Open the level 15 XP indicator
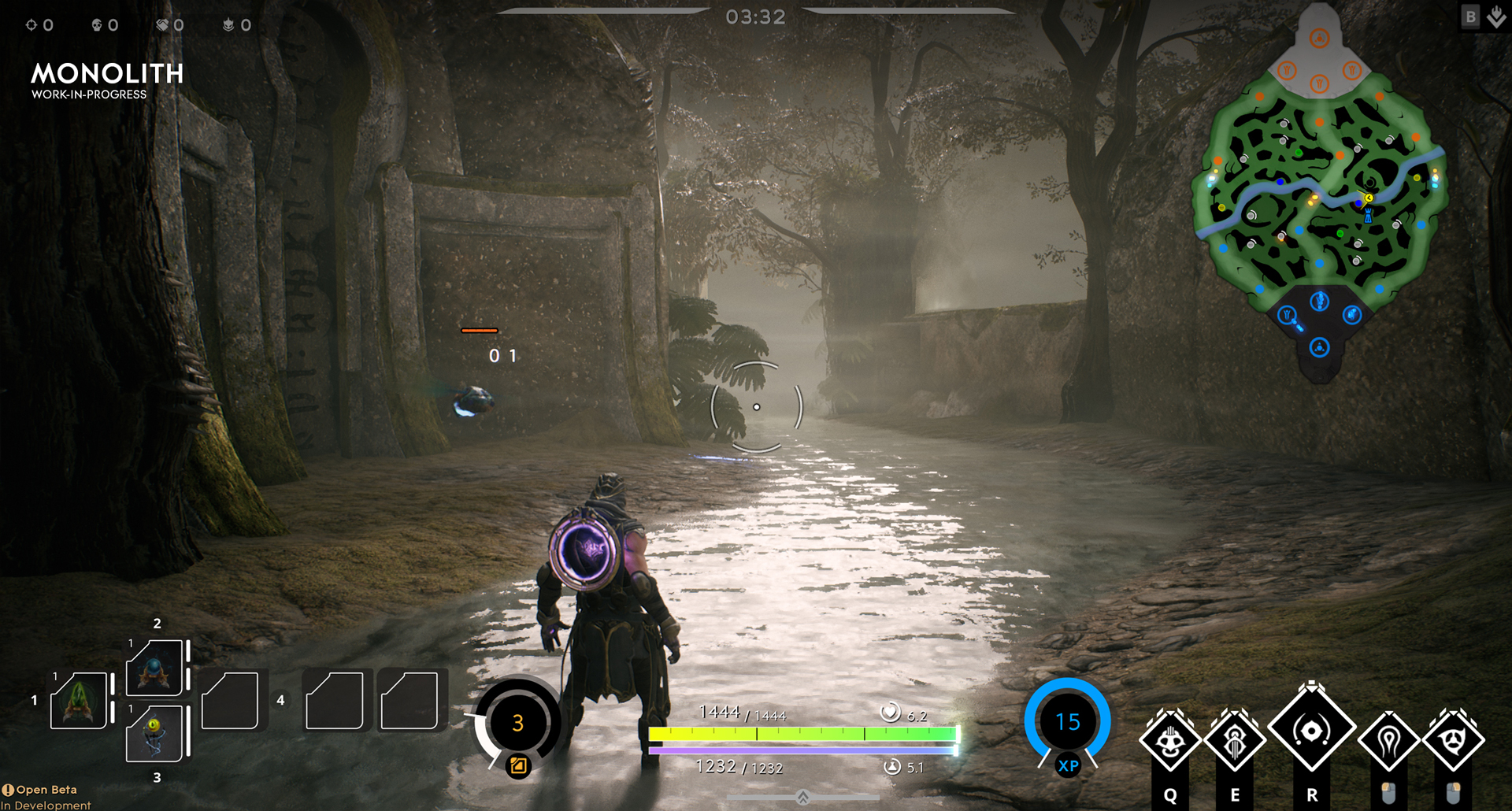The width and height of the screenshot is (1512, 811). 1067,722
